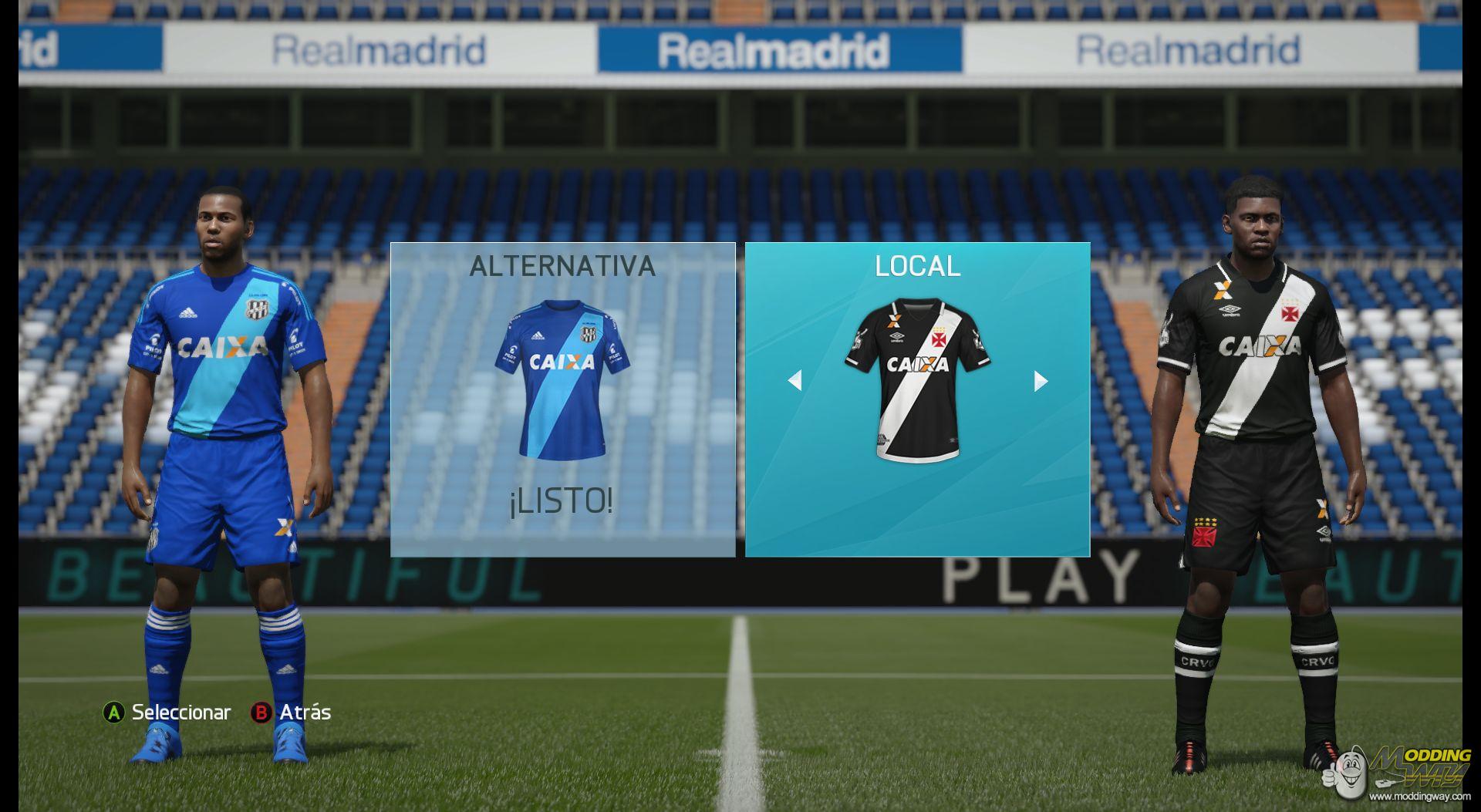Select the blue CAIXA jersey thumbnail
Image resolution: width=1481 pixels, height=812 pixels.
[x=562, y=378]
